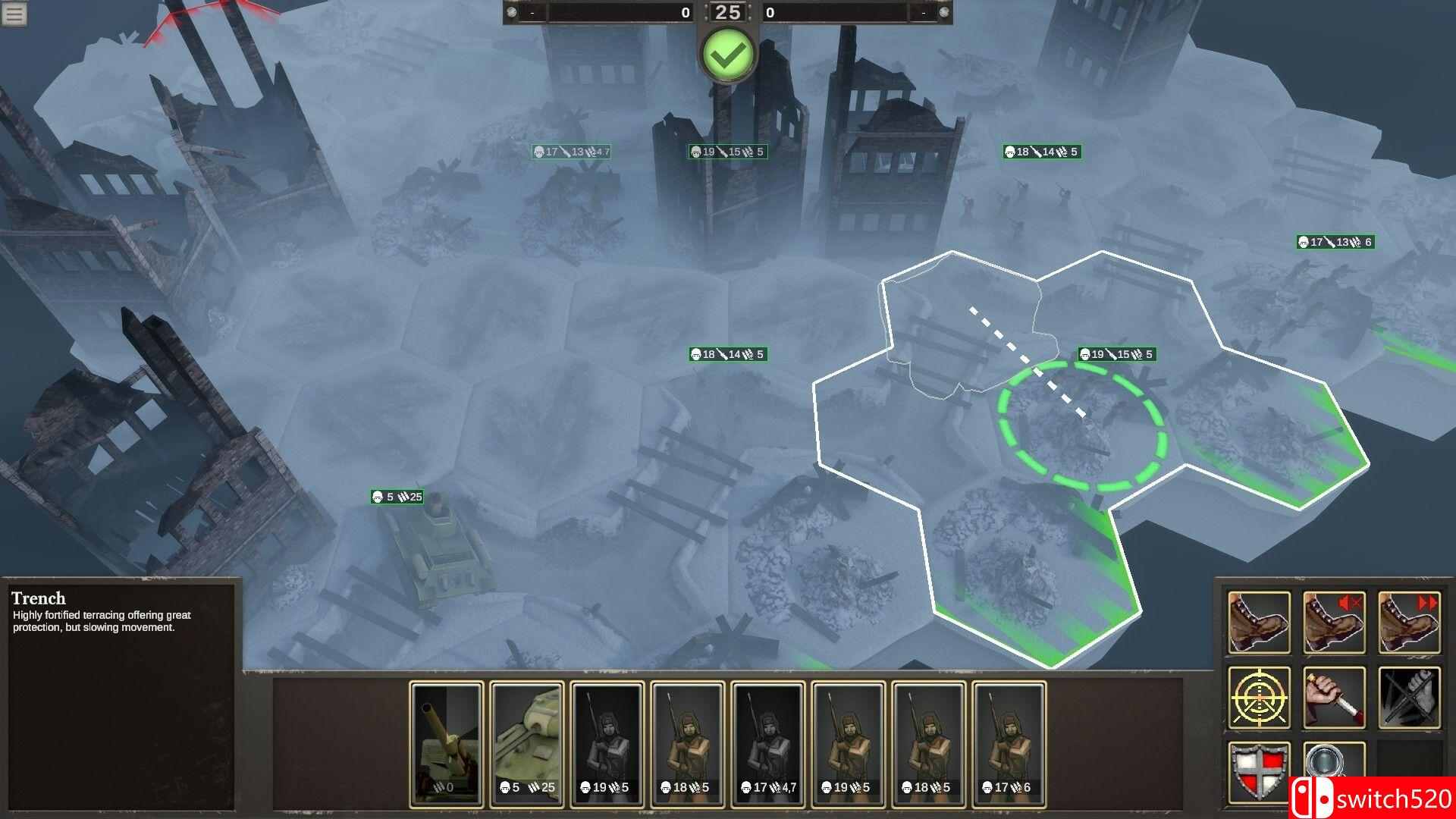
Task: Select the knife-in-hand melee action
Action: coord(1334,698)
